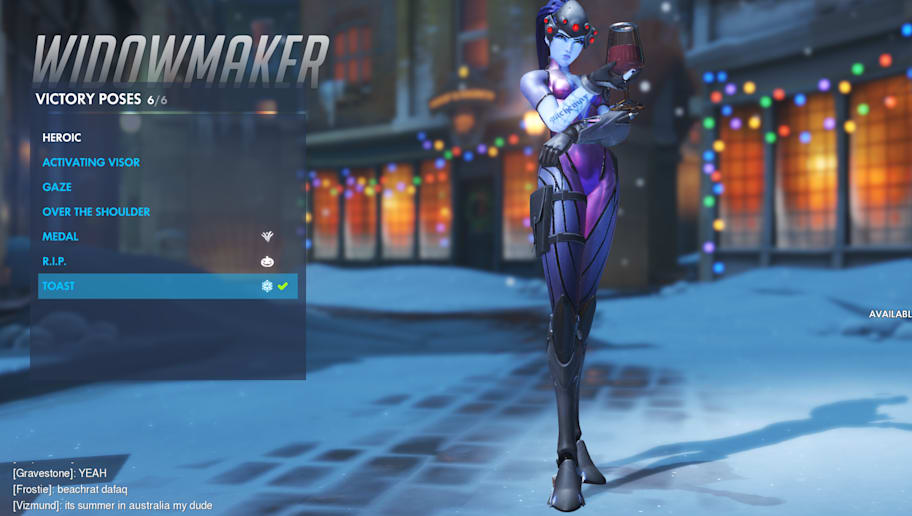Pick the Over the Shoulder pose

pos(96,212)
